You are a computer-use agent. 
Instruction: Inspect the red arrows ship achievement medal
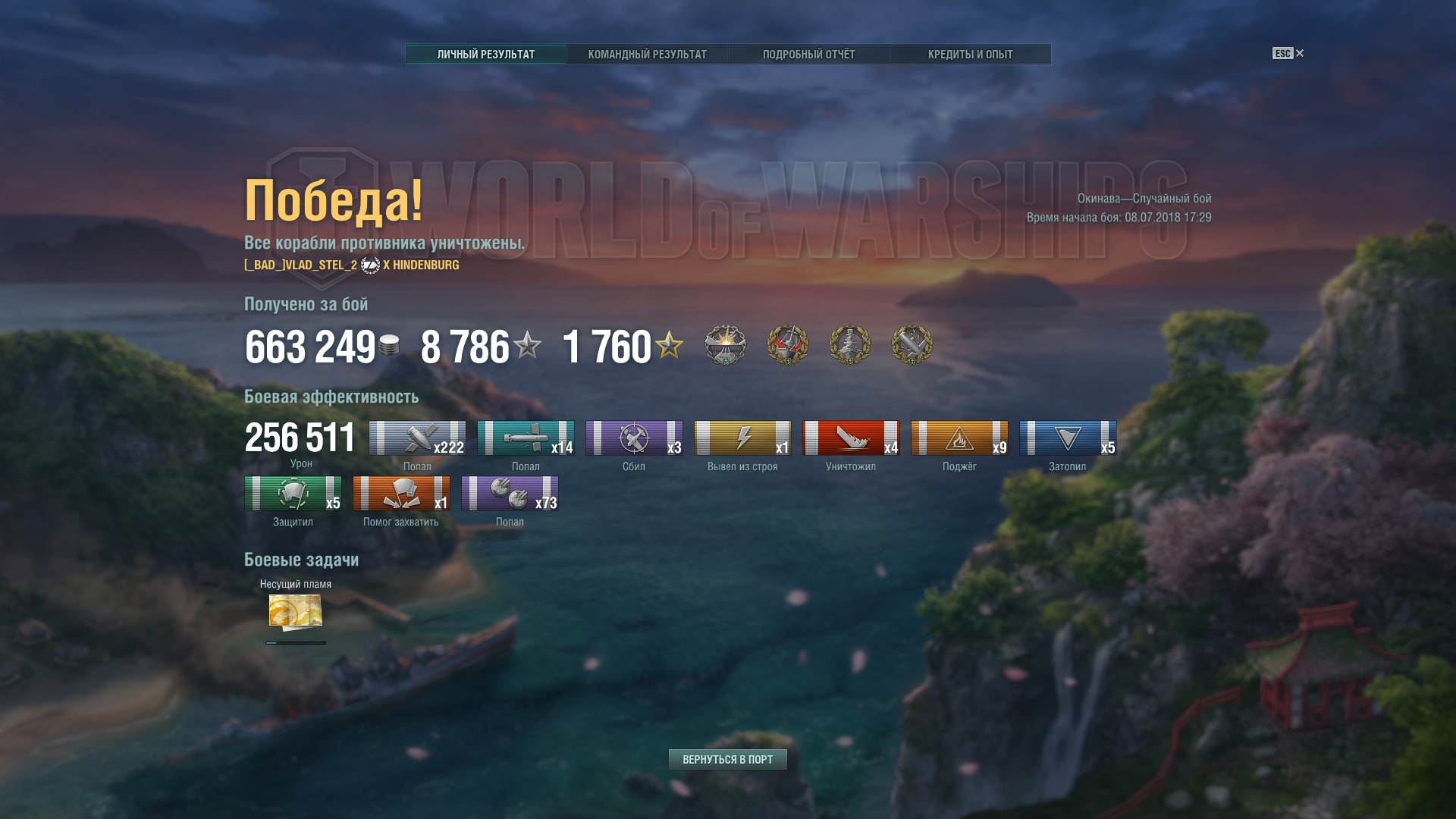point(788,345)
